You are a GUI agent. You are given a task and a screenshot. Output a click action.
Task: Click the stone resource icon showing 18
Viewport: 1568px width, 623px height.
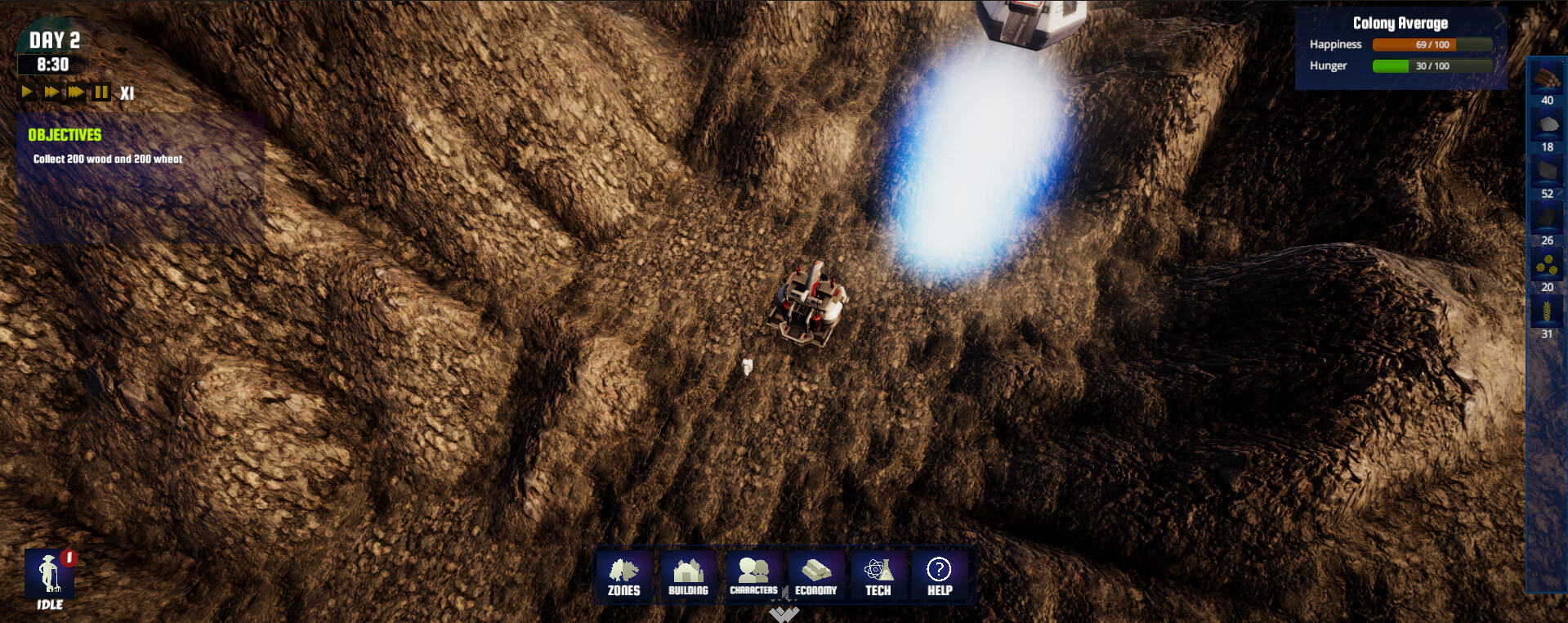pos(1547,124)
